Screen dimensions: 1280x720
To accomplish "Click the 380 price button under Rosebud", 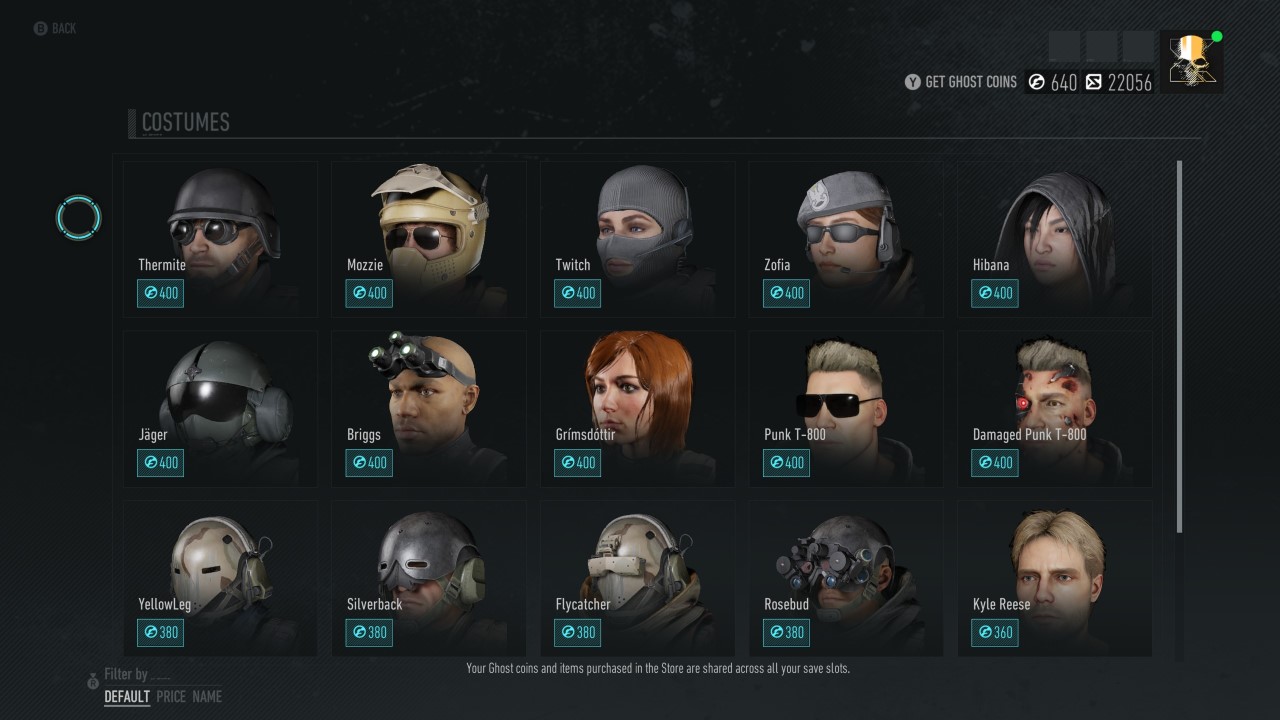I will pyautogui.click(x=786, y=632).
